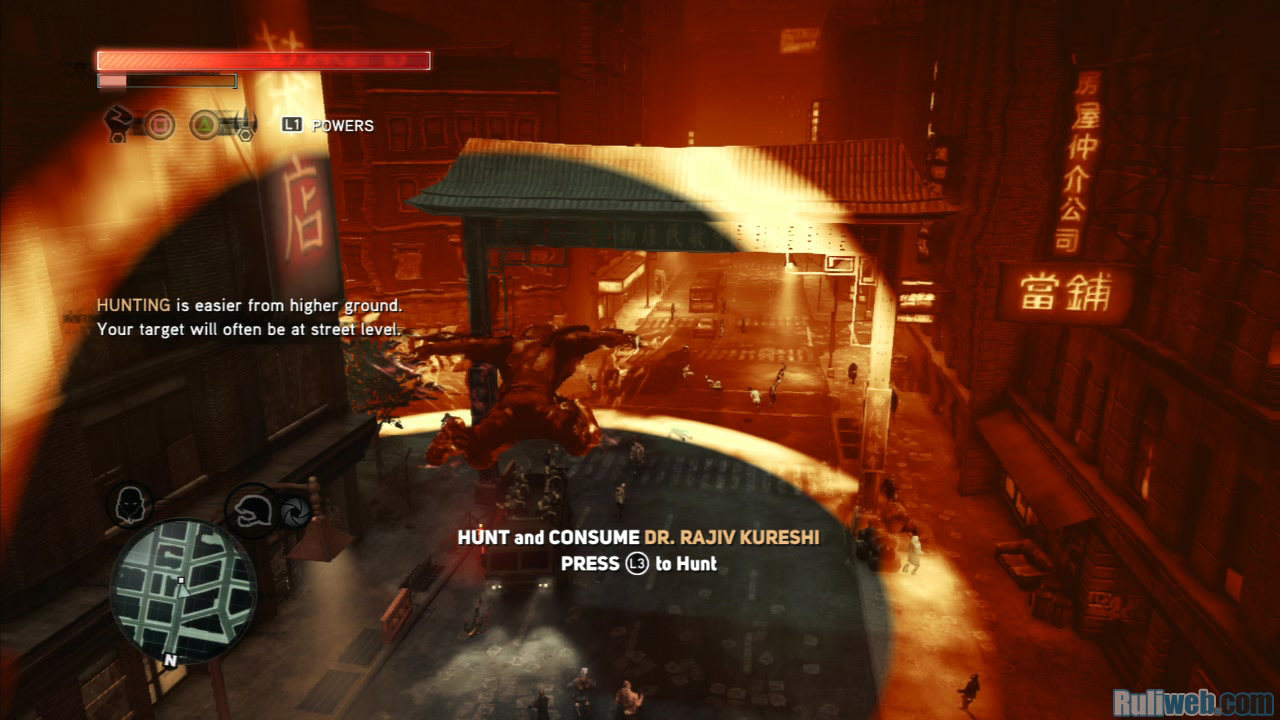Image resolution: width=1280 pixels, height=720 pixels.
Task: Click the player arrow marker on minimap
Action: point(183,589)
